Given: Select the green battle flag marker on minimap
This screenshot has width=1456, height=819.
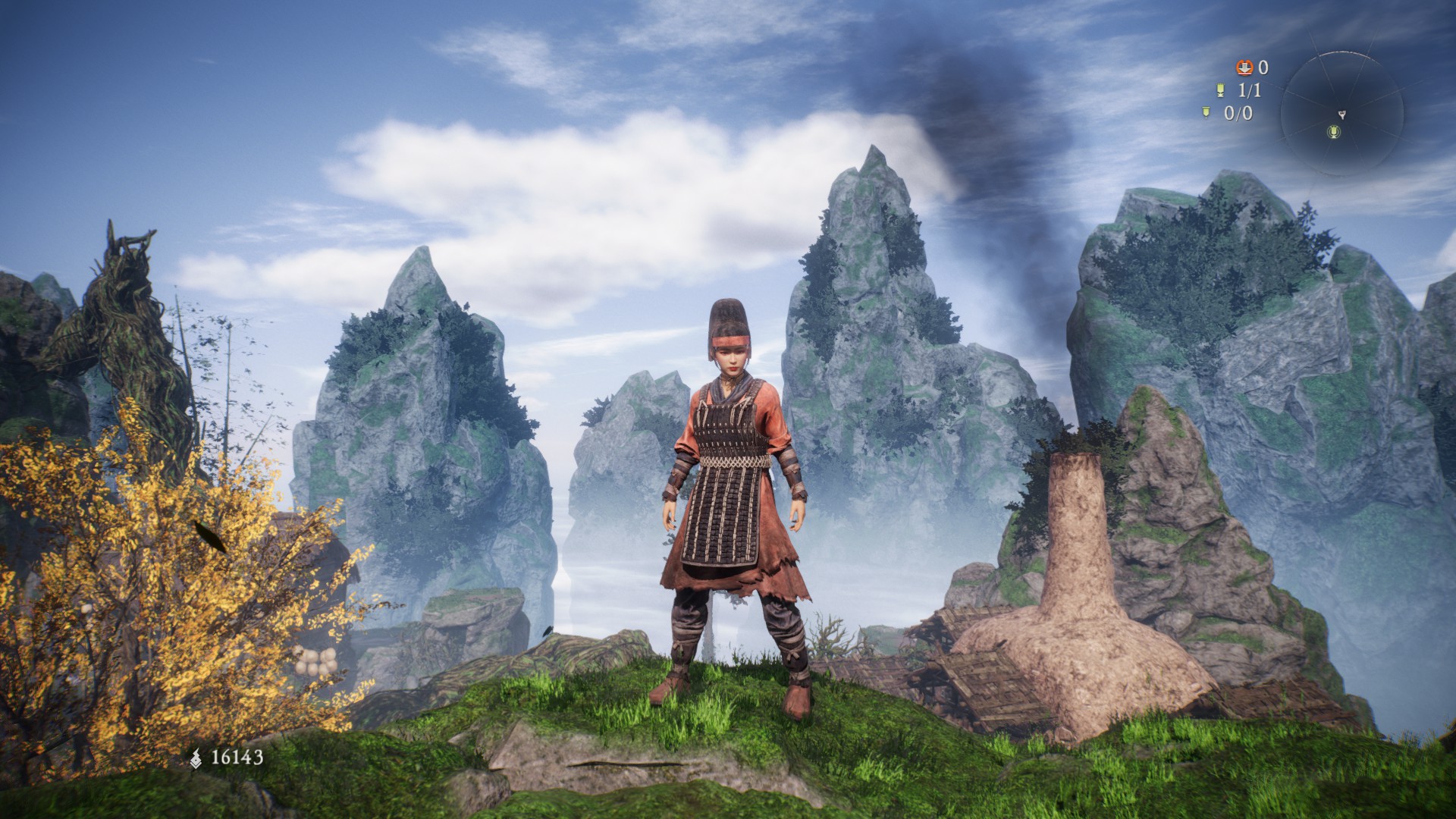Looking at the screenshot, I should 1335,133.
